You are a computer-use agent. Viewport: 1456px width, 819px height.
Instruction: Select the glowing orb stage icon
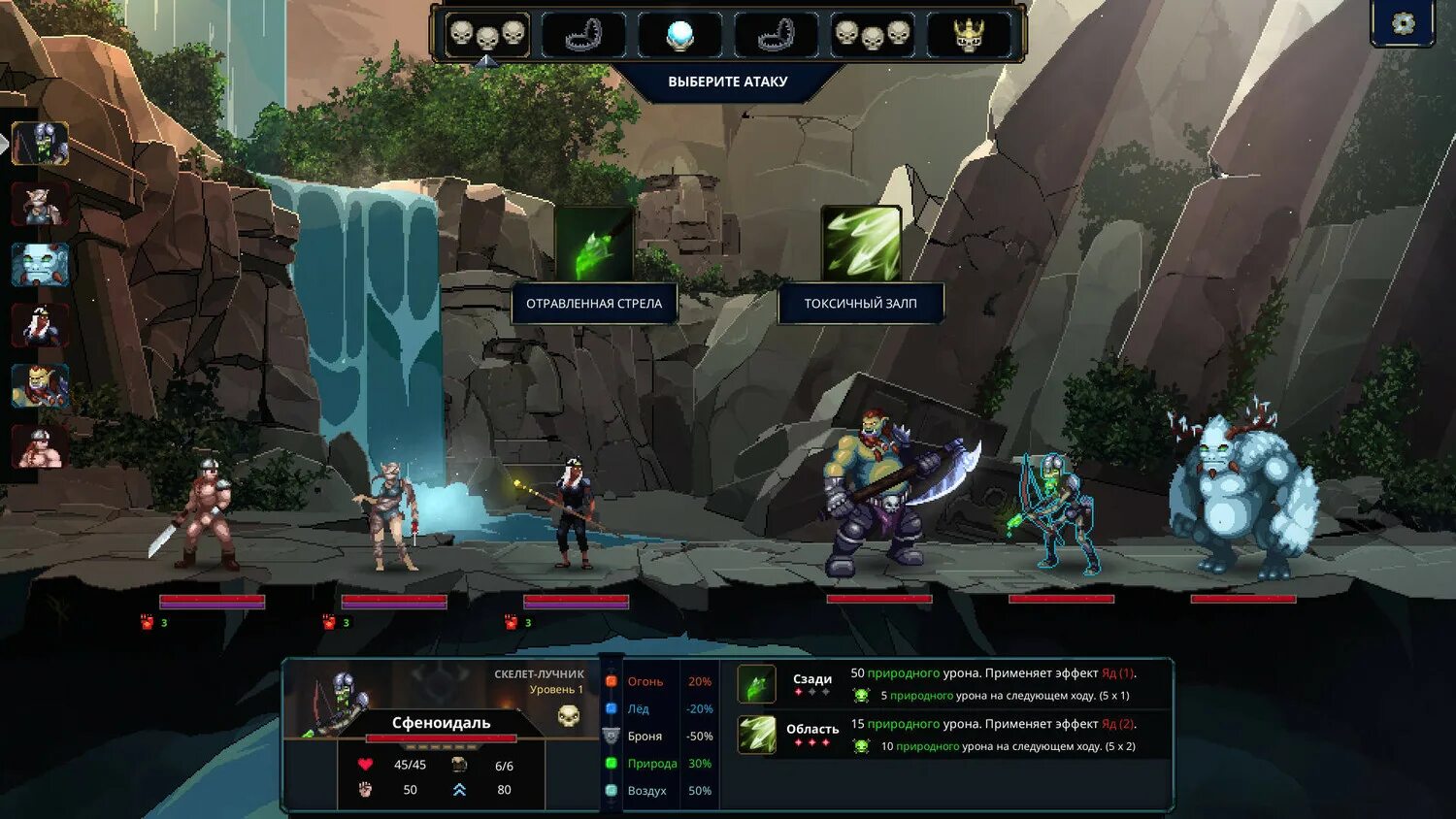click(679, 35)
